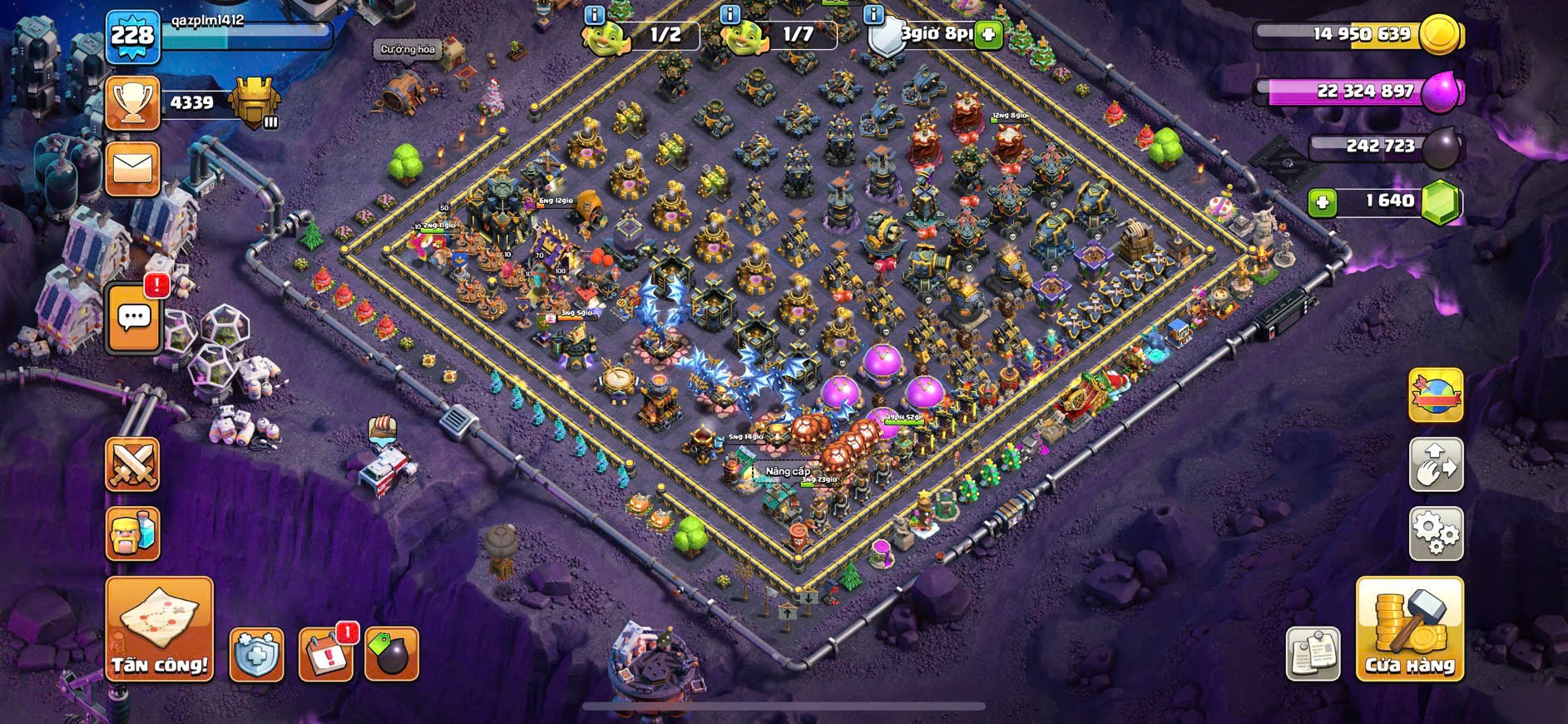1568x724 pixels.
Task: Add gems with the green plus
Action: pos(1323,202)
